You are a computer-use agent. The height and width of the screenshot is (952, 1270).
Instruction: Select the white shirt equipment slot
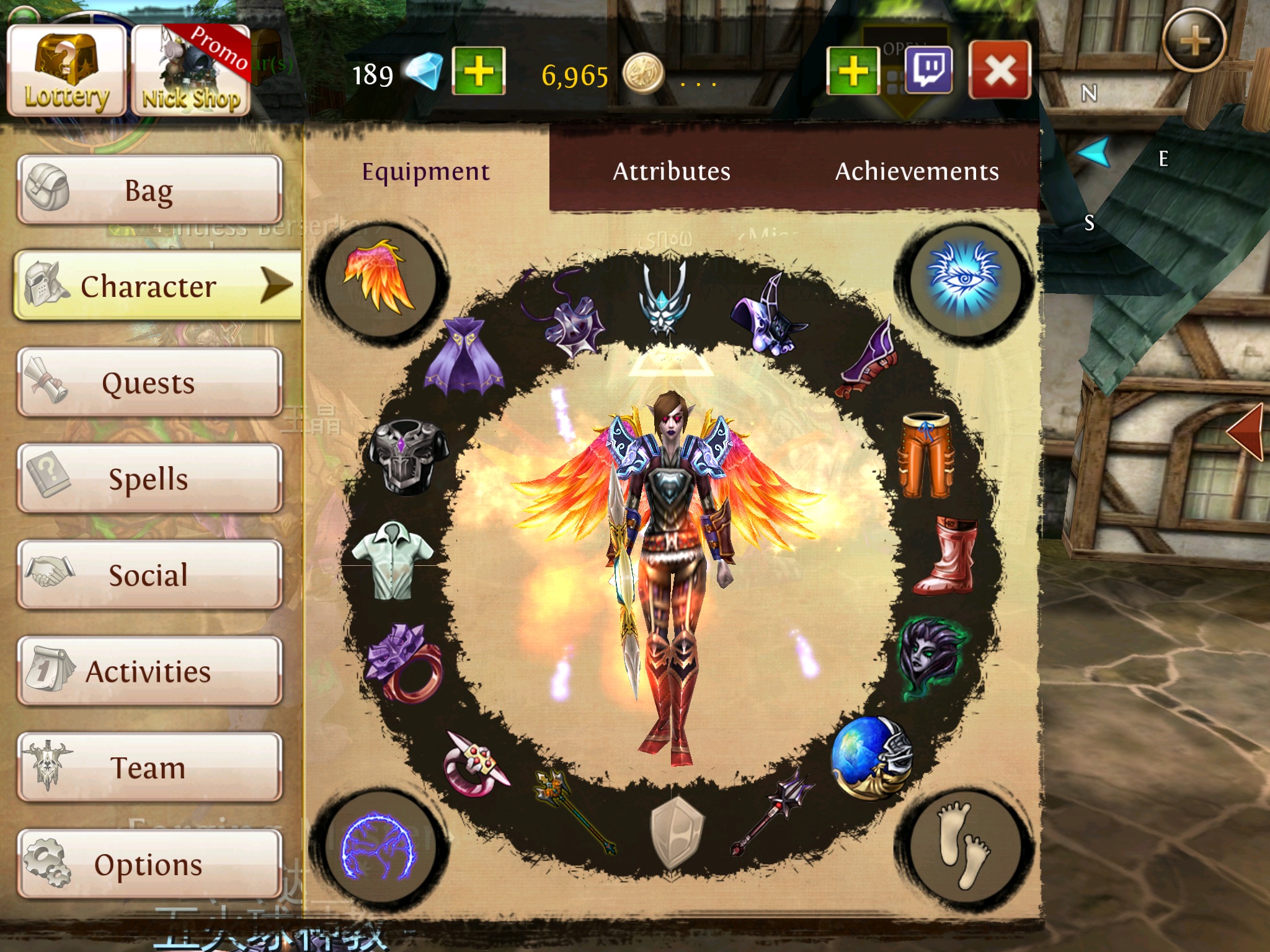click(x=392, y=560)
